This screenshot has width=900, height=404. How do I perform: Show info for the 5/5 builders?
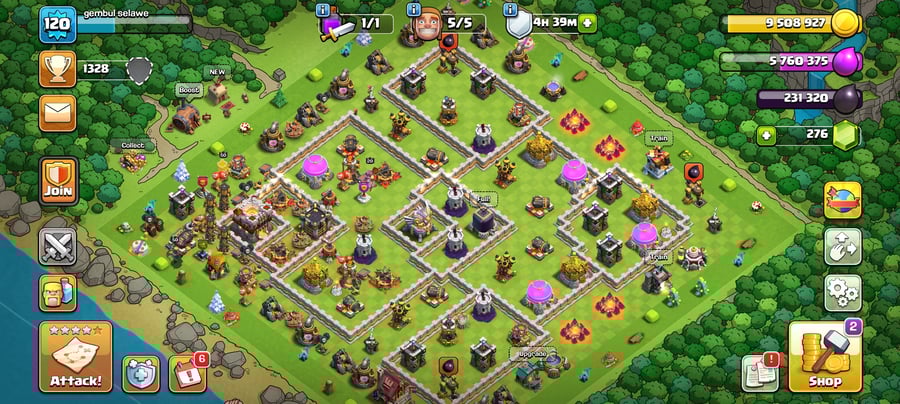click(415, 9)
